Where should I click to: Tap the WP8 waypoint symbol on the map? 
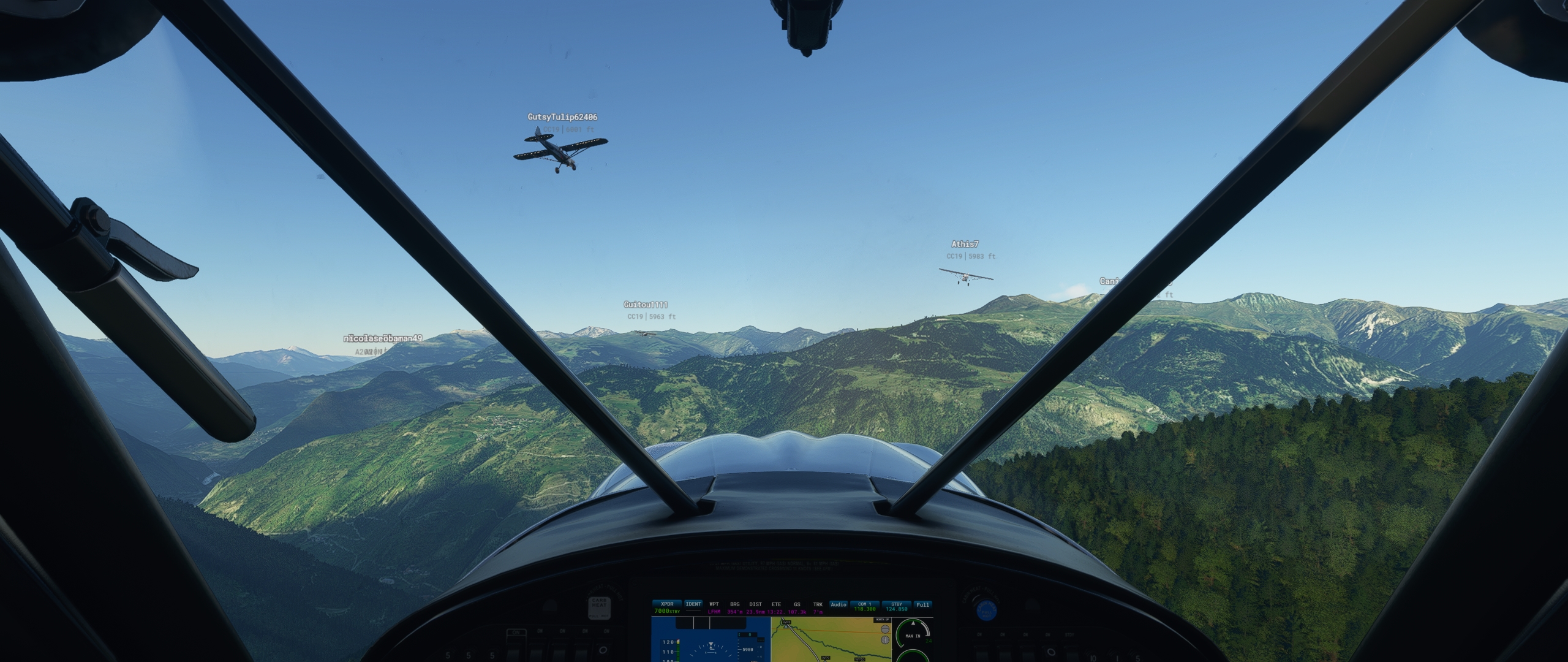click(x=786, y=625)
